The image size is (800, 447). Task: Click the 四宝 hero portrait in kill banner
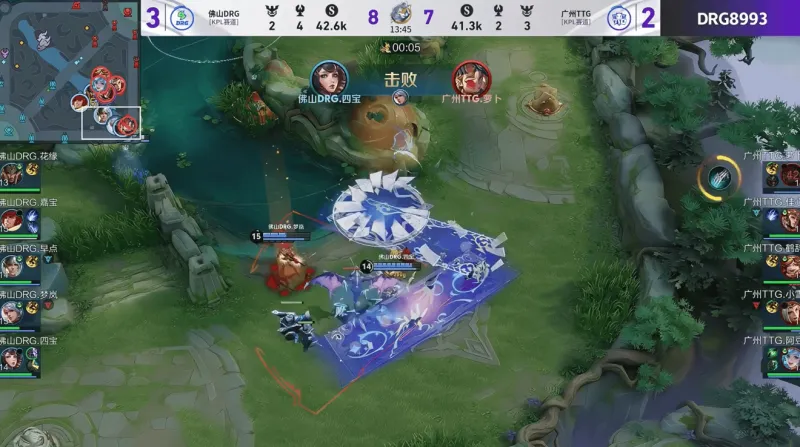click(x=329, y=78)
